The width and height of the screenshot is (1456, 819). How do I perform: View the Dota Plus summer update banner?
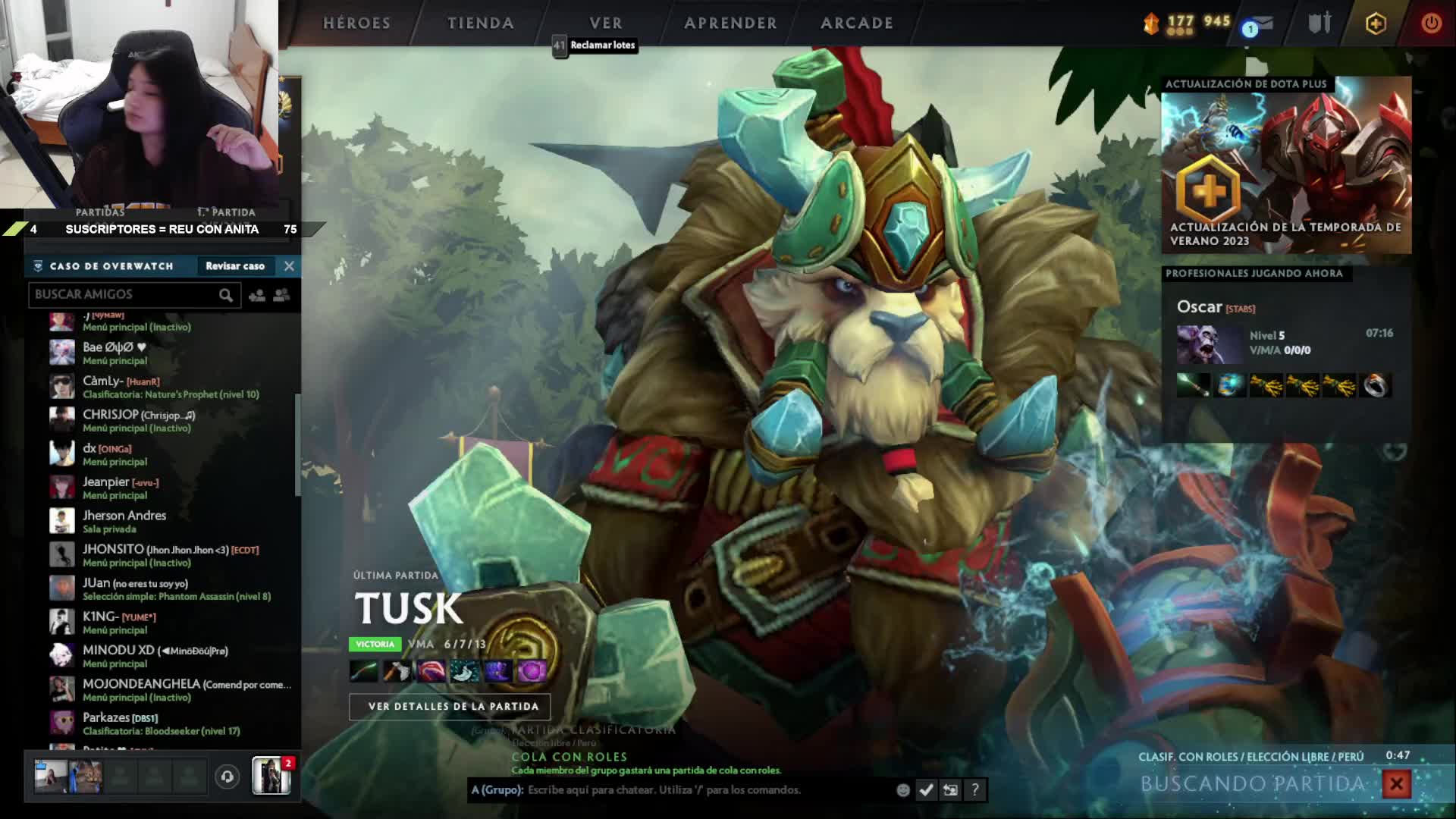(1286, 165)
